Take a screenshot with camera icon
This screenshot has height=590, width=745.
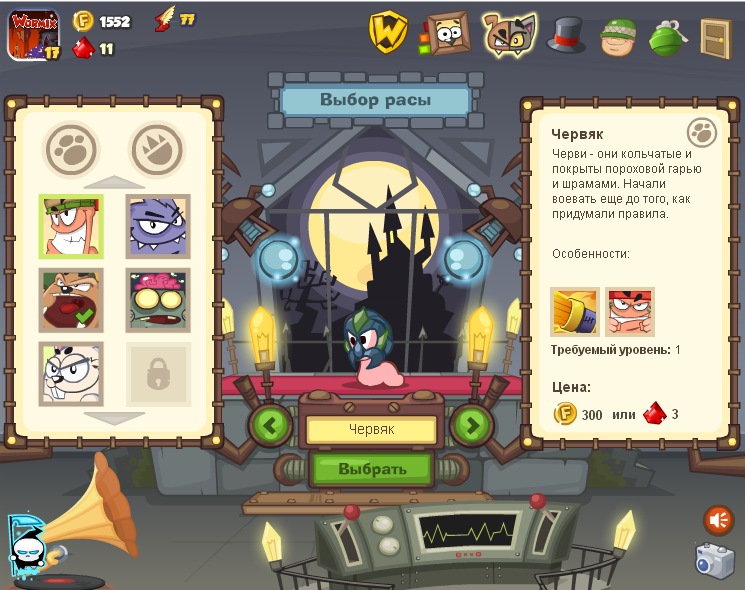coord(716,560)
